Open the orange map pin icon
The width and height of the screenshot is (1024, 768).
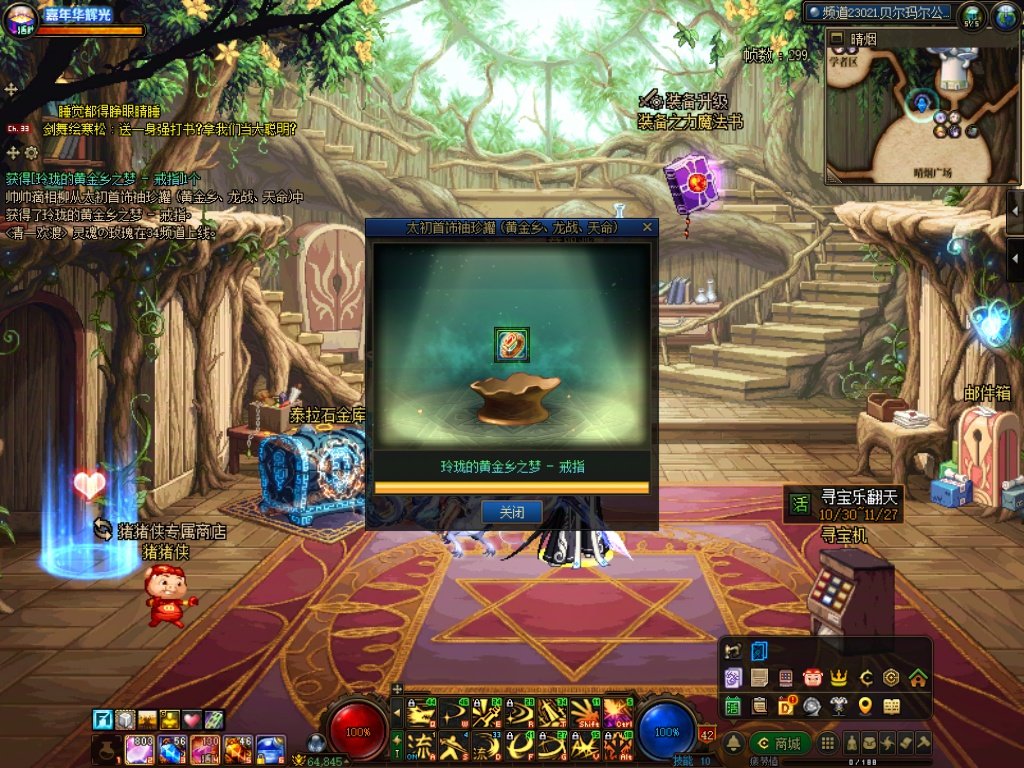click(x=865, y=706)
